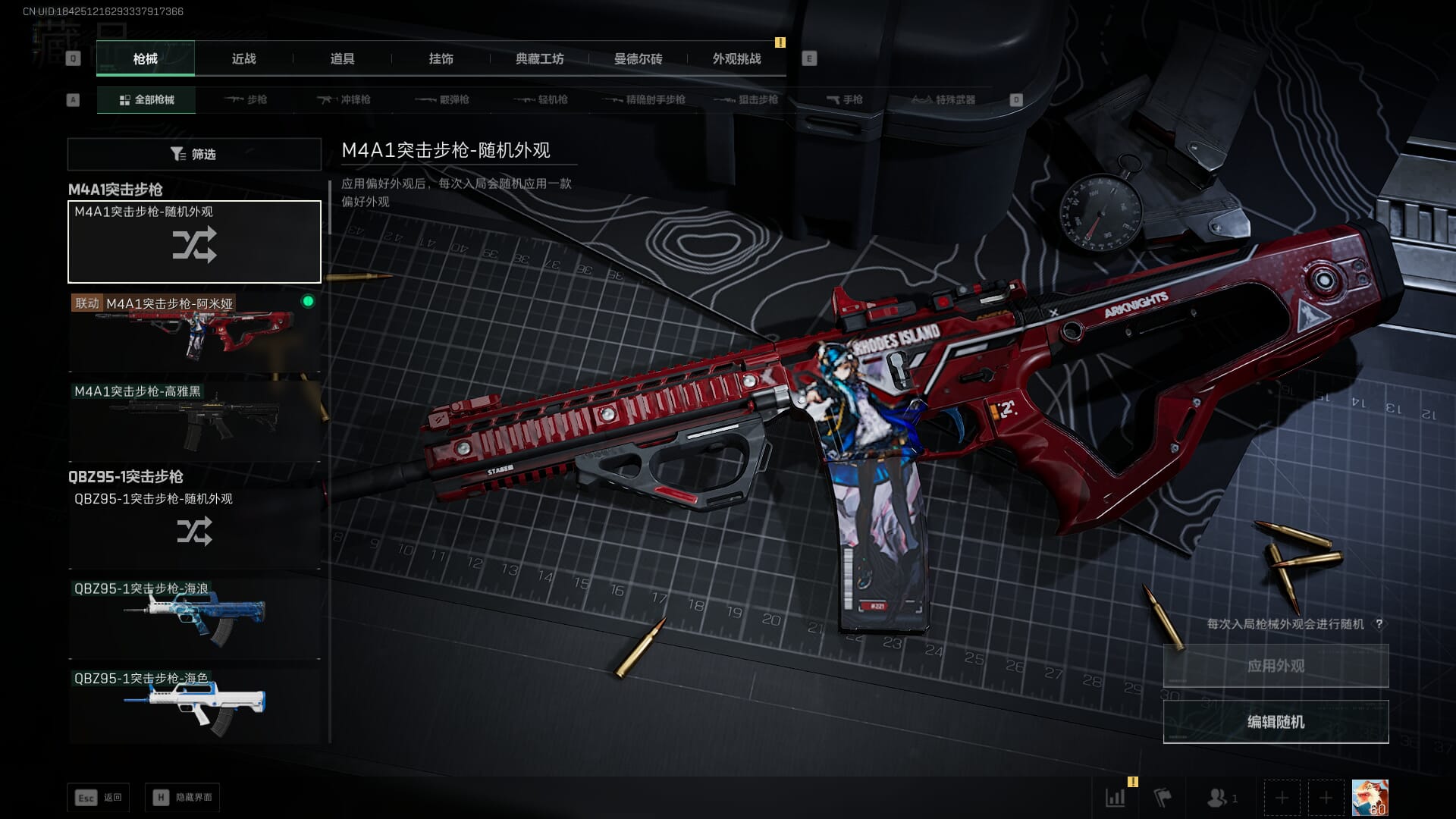
Task: Show the 外观挑战 tab
Action: [x=736, y=59]
